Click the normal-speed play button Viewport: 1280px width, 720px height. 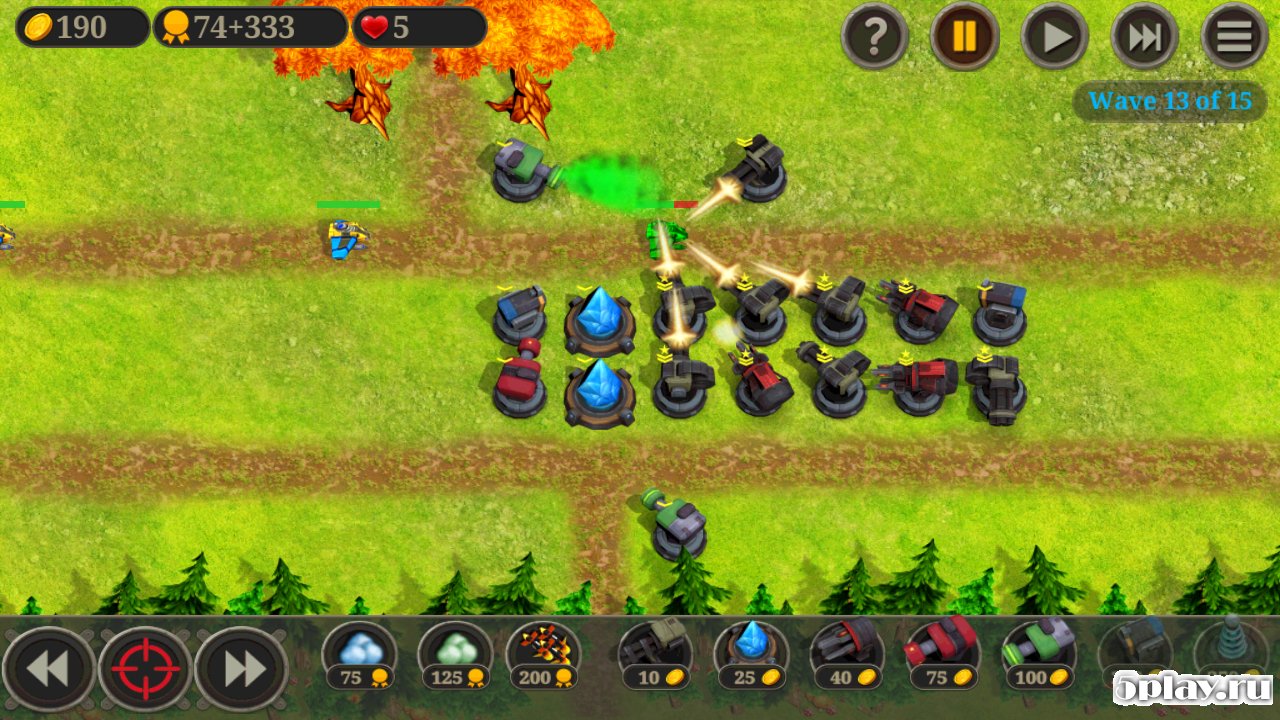tap(1055, 37)
